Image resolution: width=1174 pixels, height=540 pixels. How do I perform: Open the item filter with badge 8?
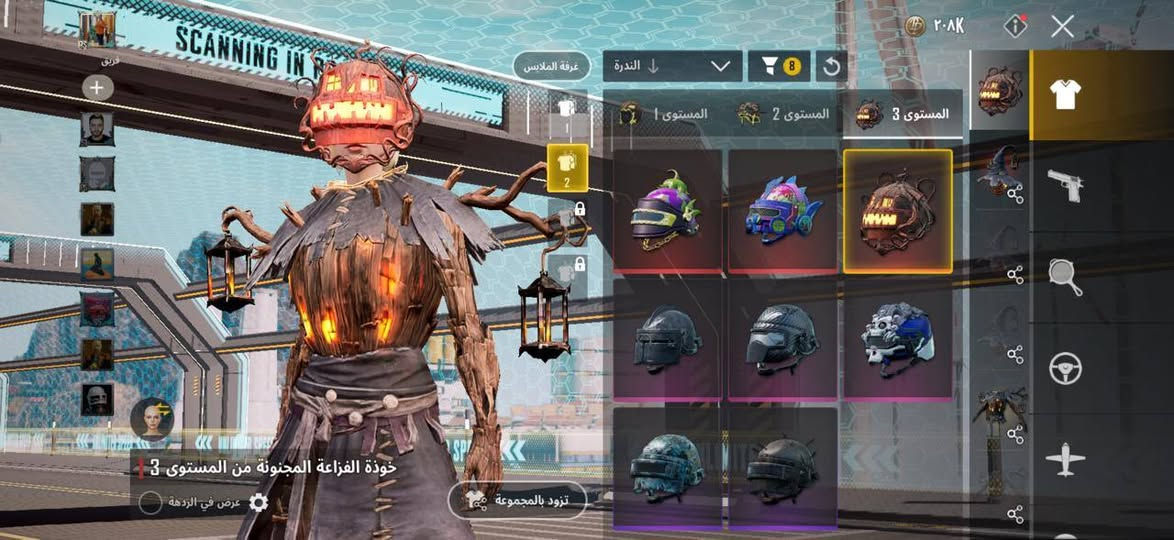pos(779,67)
